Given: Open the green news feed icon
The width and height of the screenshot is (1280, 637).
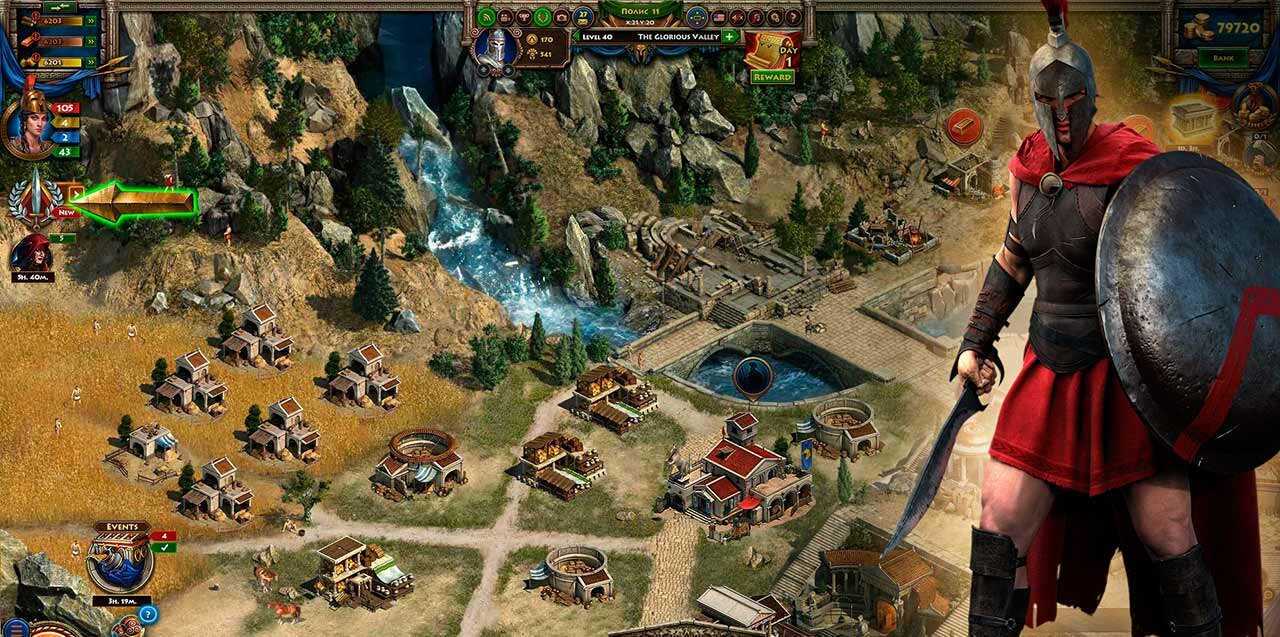Looking at the screenshot, I should click(x=487, y=17).
